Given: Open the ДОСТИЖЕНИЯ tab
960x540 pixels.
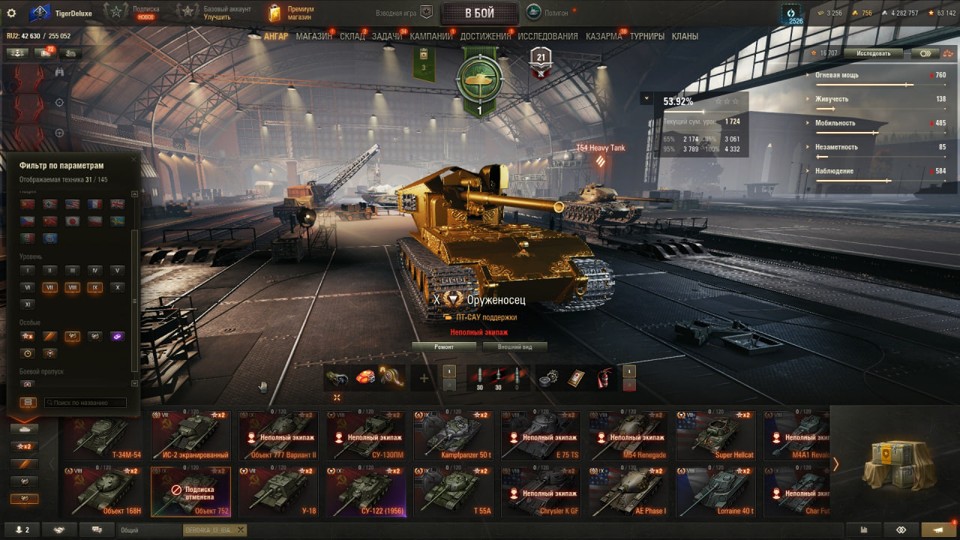Looking at the screenshot, I should pyautogui.click(x=486, y=36).
